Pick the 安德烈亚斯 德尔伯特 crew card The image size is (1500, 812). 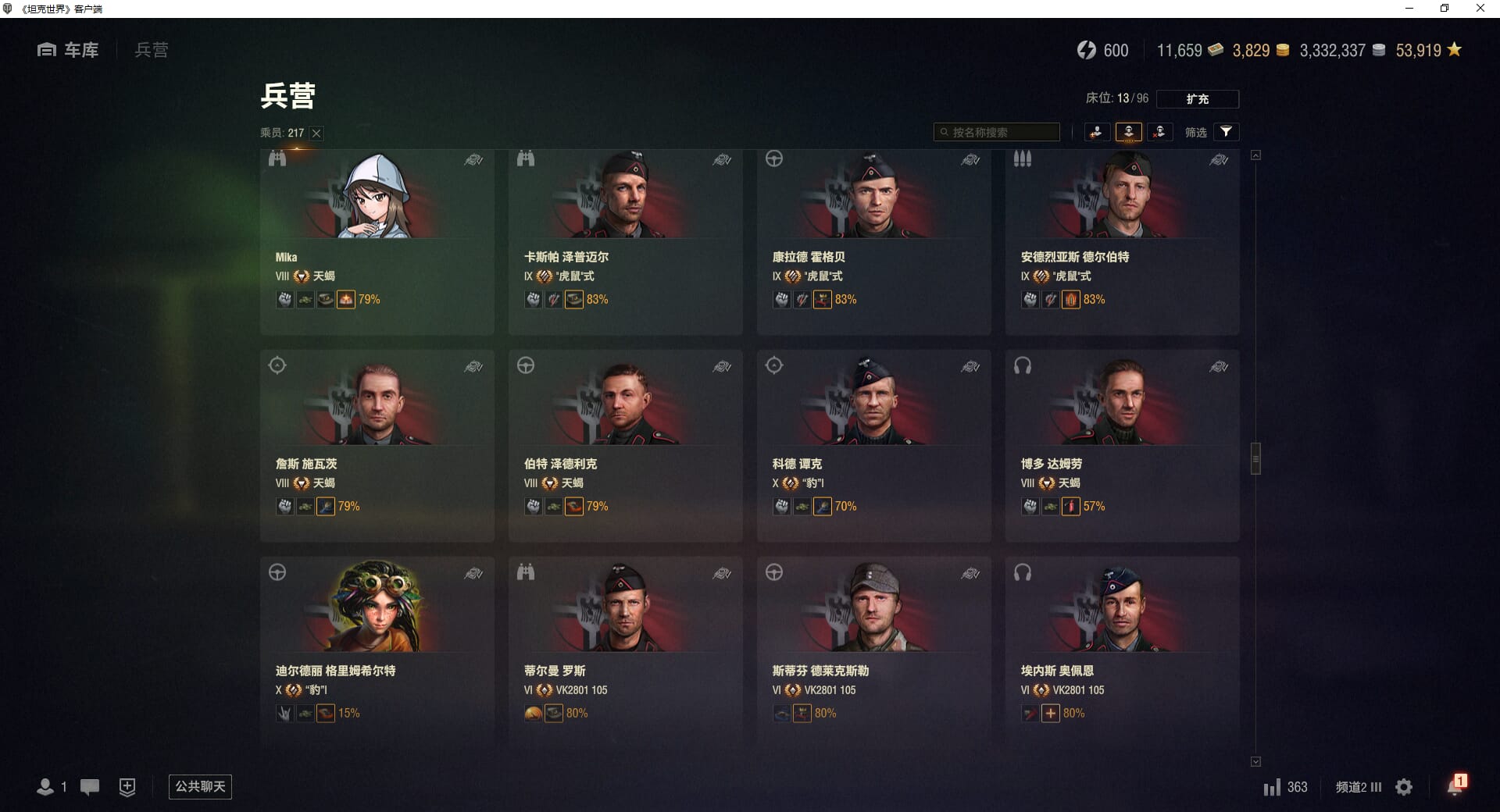pyautogui.click(x=1122, y=242)
